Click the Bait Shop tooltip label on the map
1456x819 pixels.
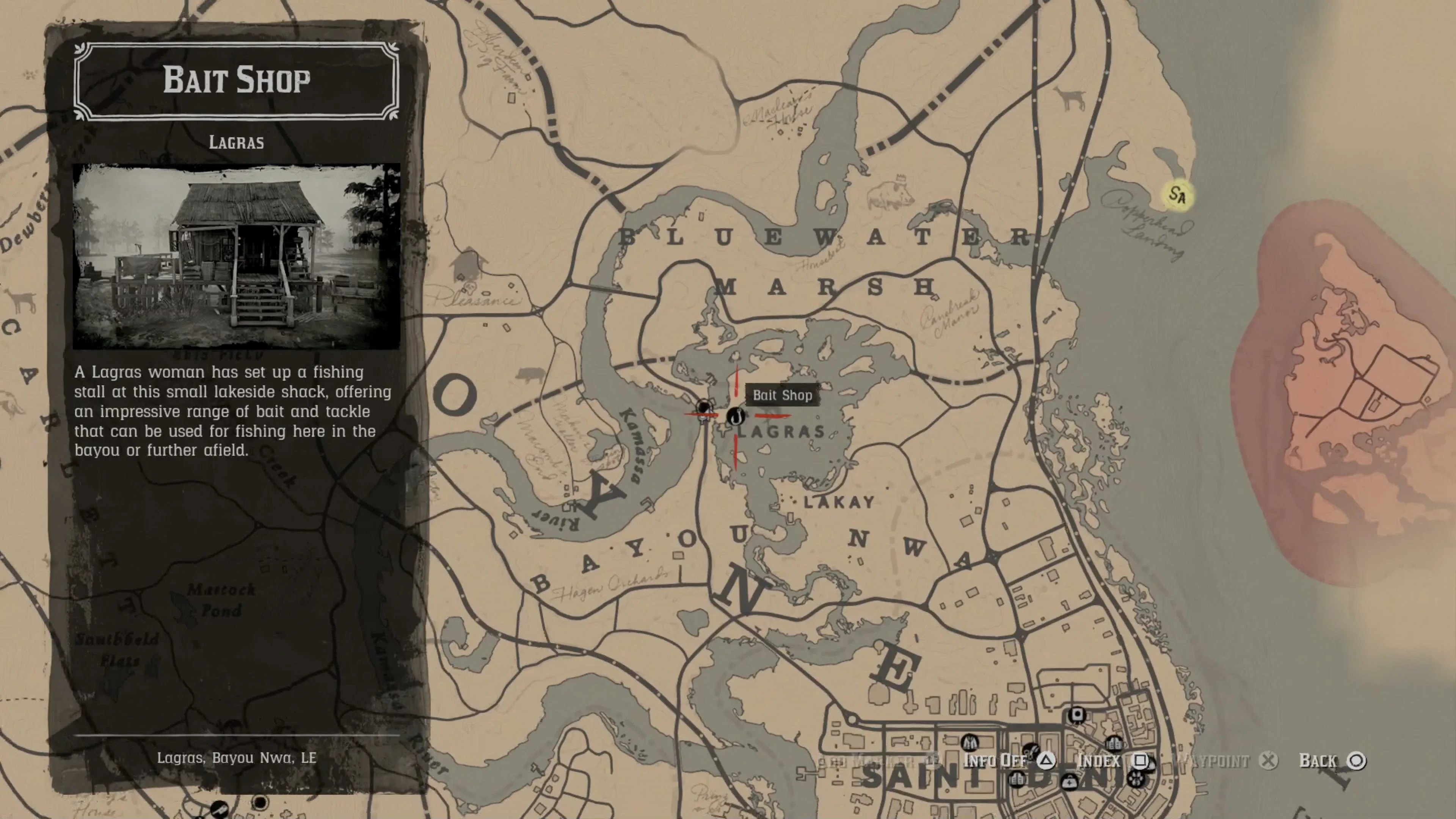point(783,395)
